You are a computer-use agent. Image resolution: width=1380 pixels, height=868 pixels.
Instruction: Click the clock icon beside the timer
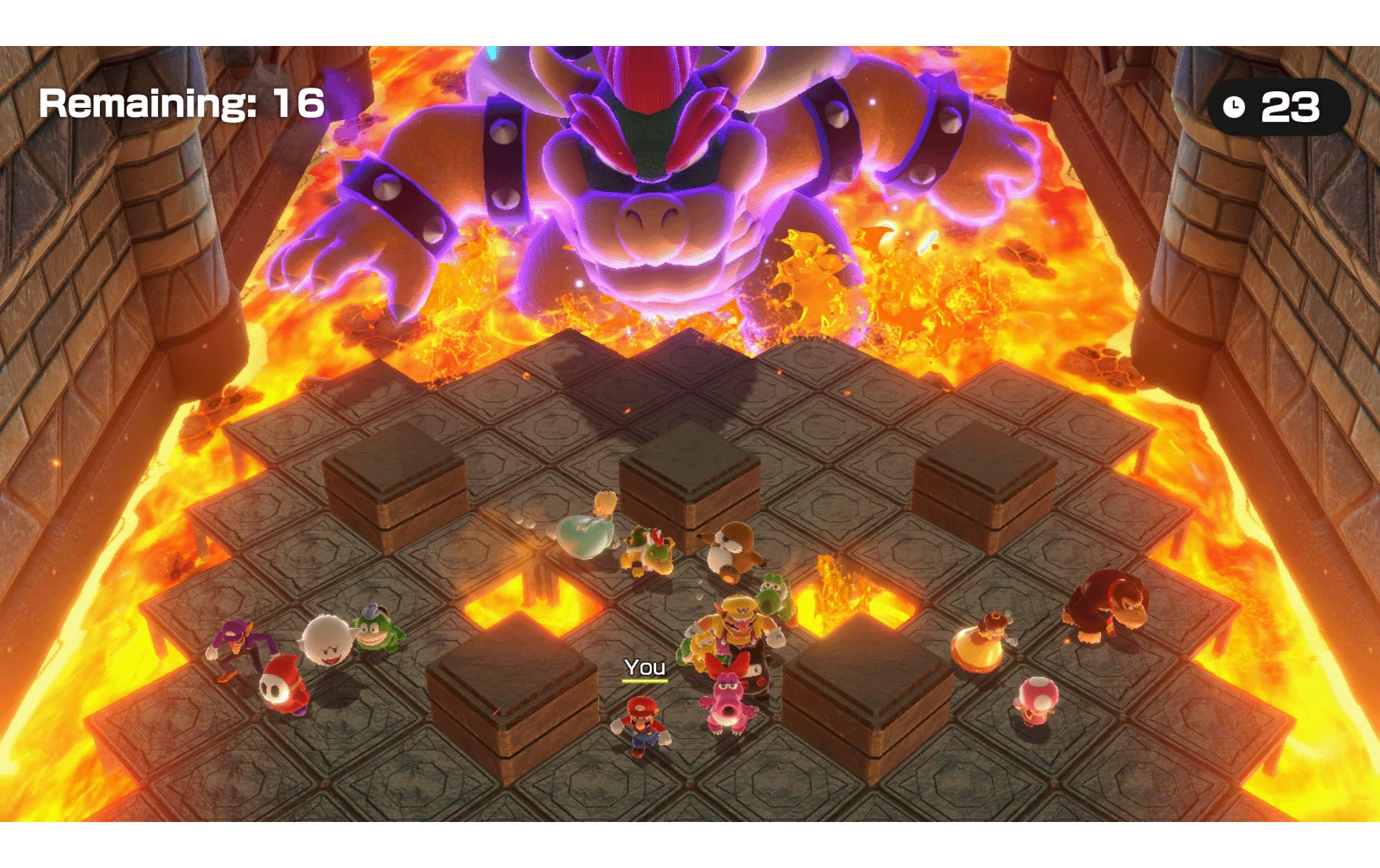click(x=1235, y=105)
